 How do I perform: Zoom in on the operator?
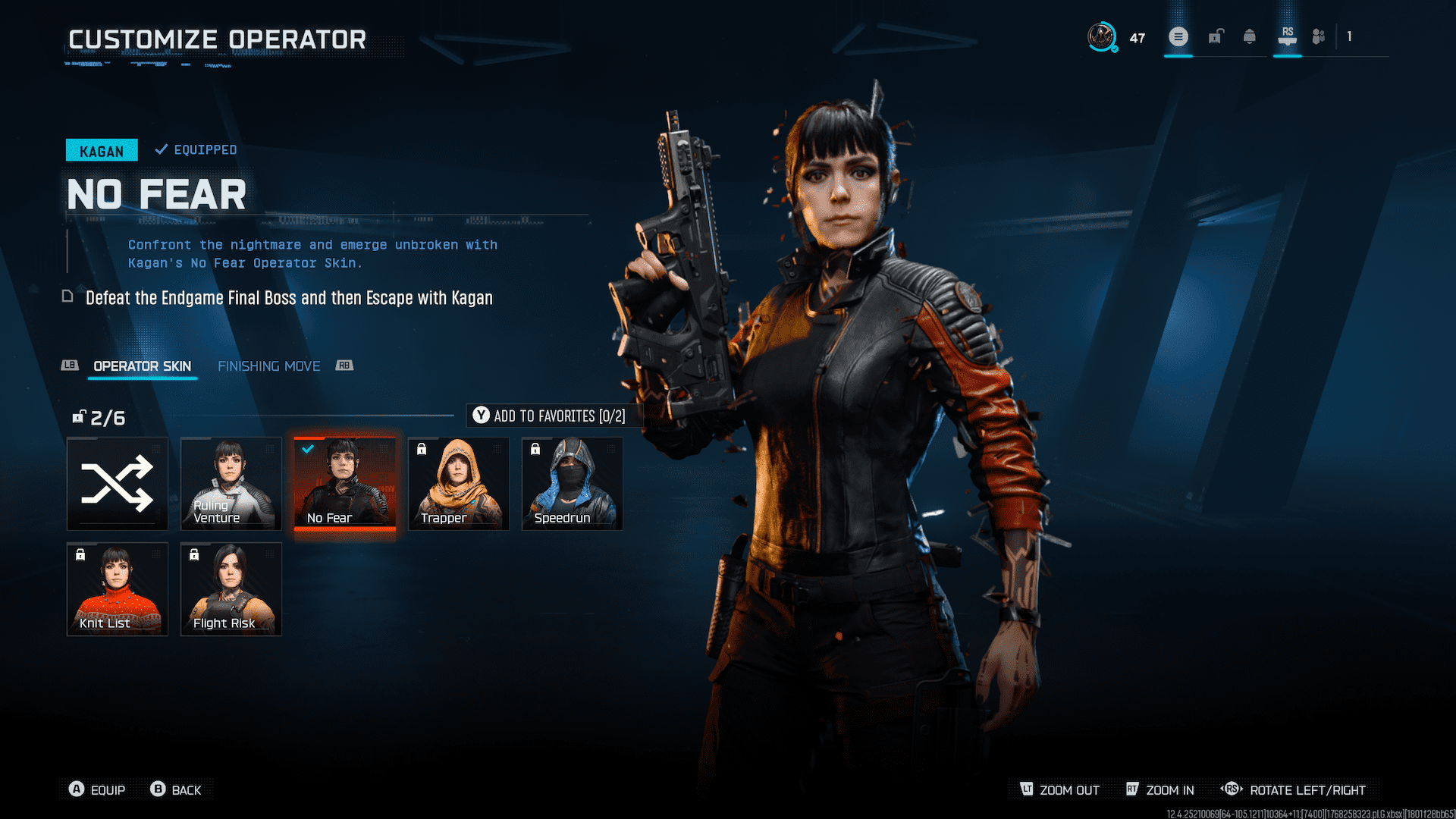[1161, 789]
